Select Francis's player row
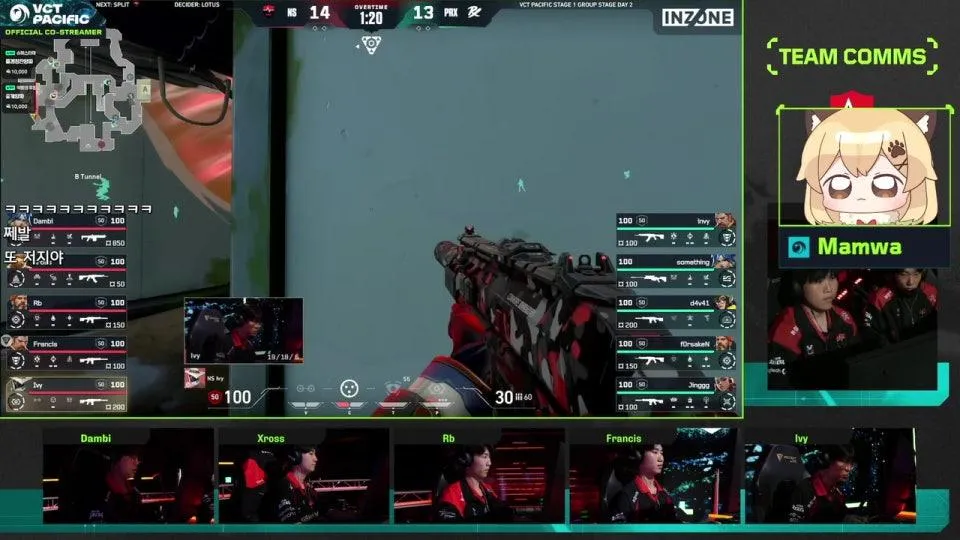 point(66,353)
